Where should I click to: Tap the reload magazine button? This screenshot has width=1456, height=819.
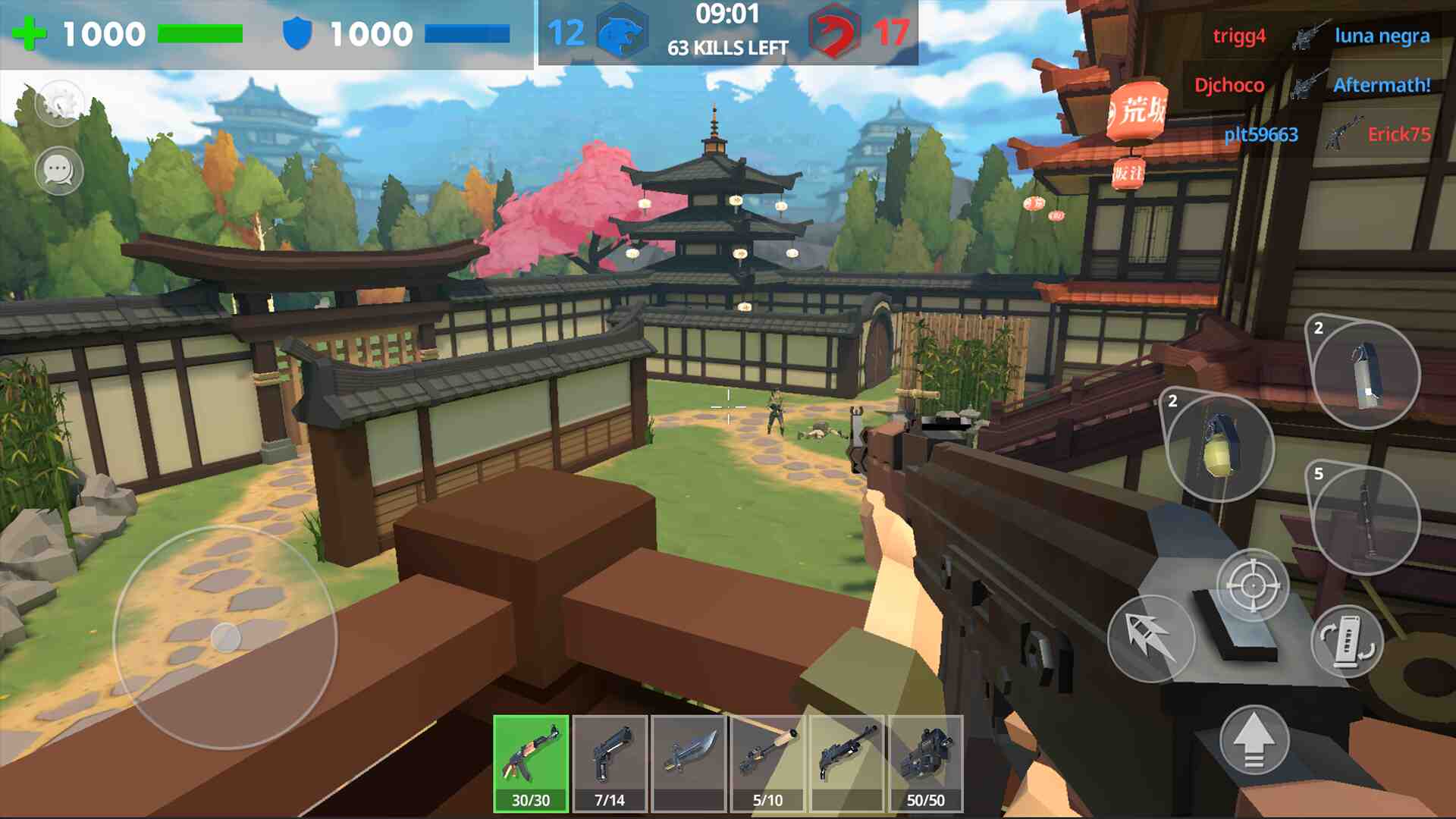tap(1348, 642)
